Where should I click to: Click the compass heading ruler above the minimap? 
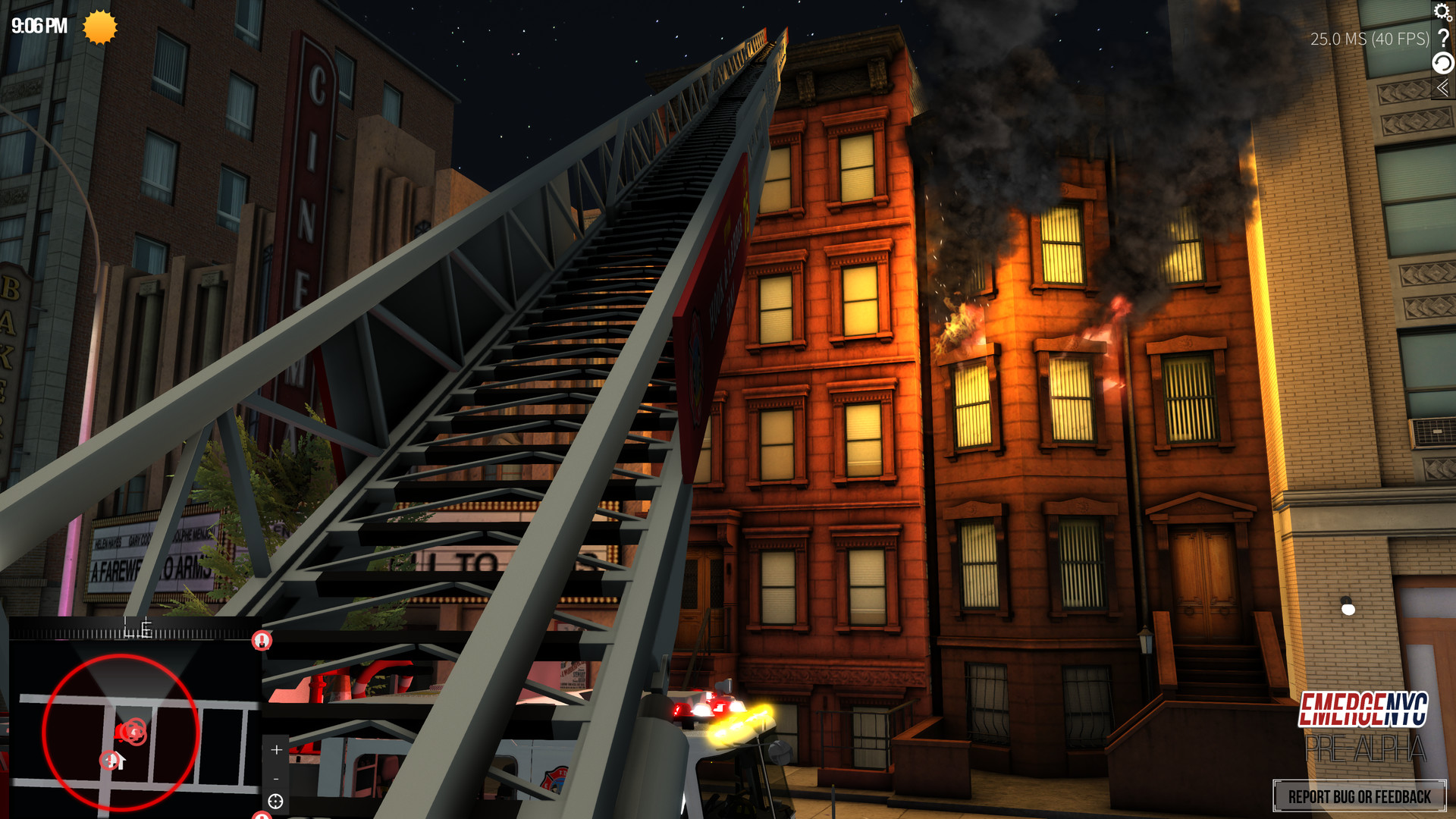(x=136, y=626)
